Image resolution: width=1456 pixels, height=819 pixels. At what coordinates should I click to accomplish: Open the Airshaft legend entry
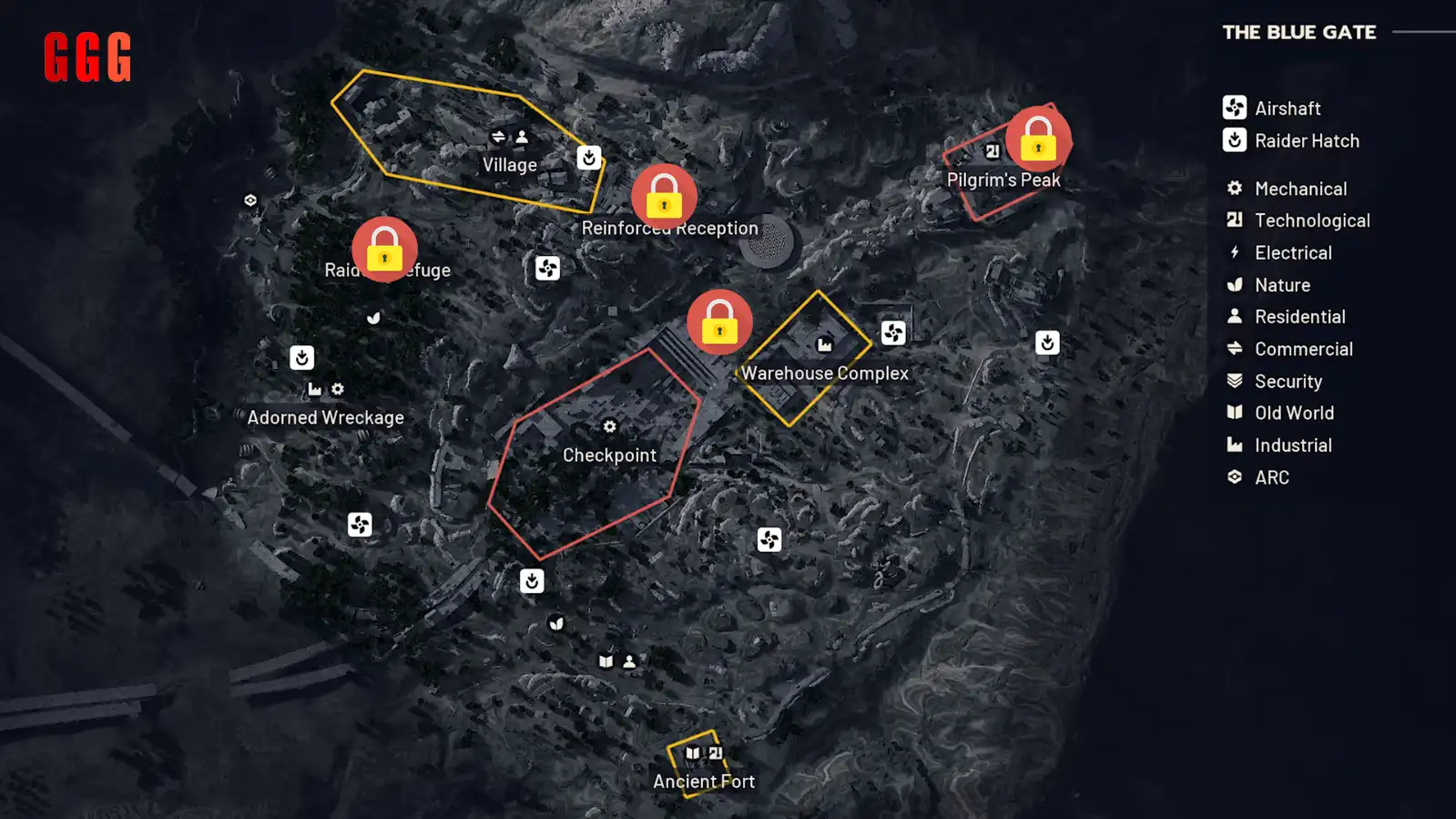[1288, 107]
